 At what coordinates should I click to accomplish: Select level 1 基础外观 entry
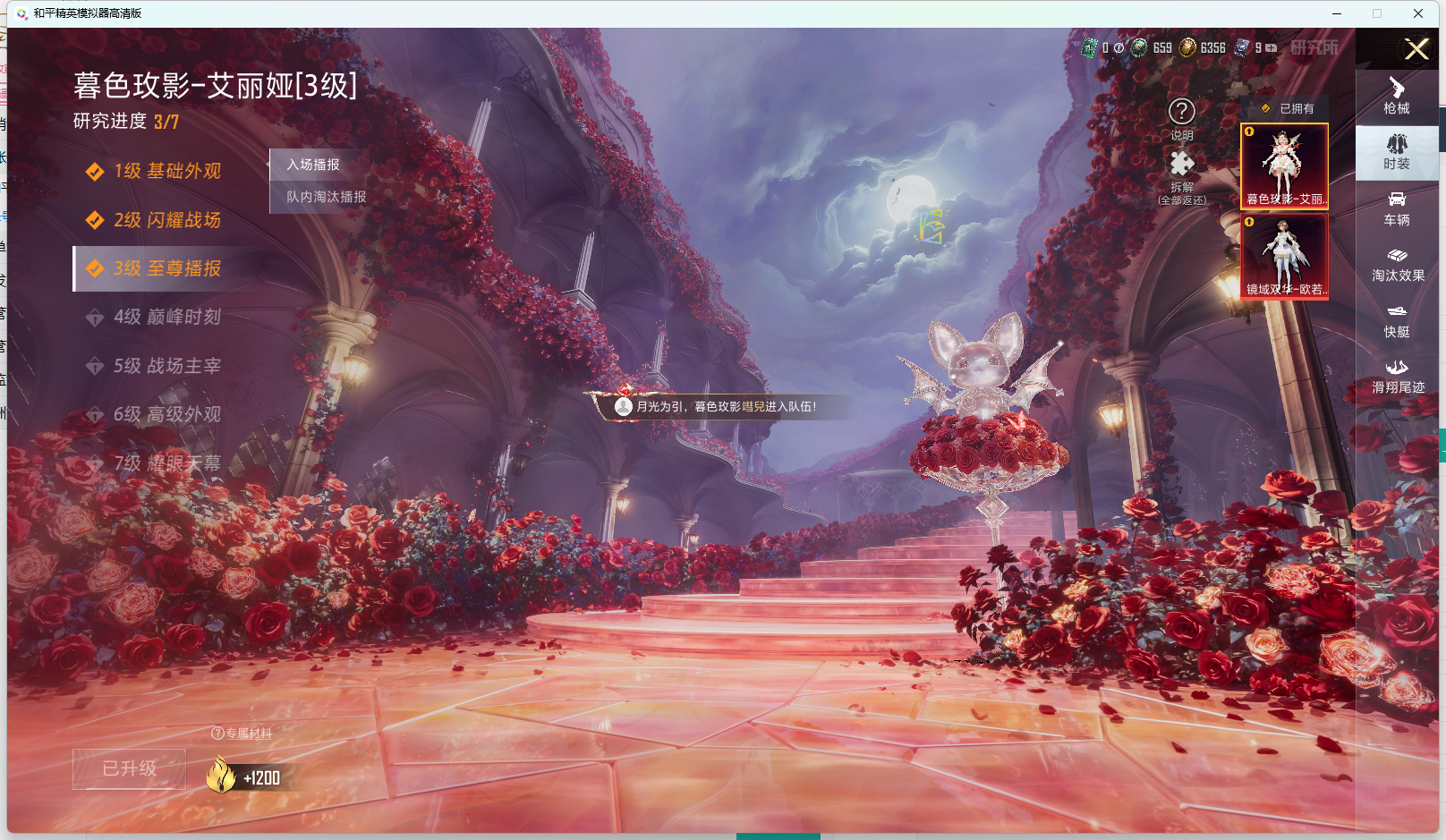point(166,171)
